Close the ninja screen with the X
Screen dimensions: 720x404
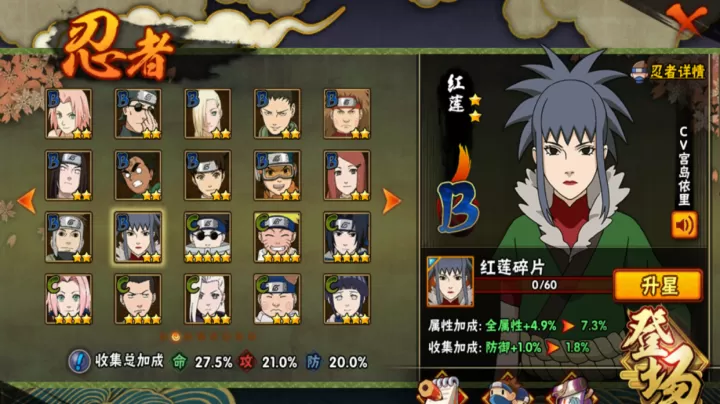click(686, 20)
